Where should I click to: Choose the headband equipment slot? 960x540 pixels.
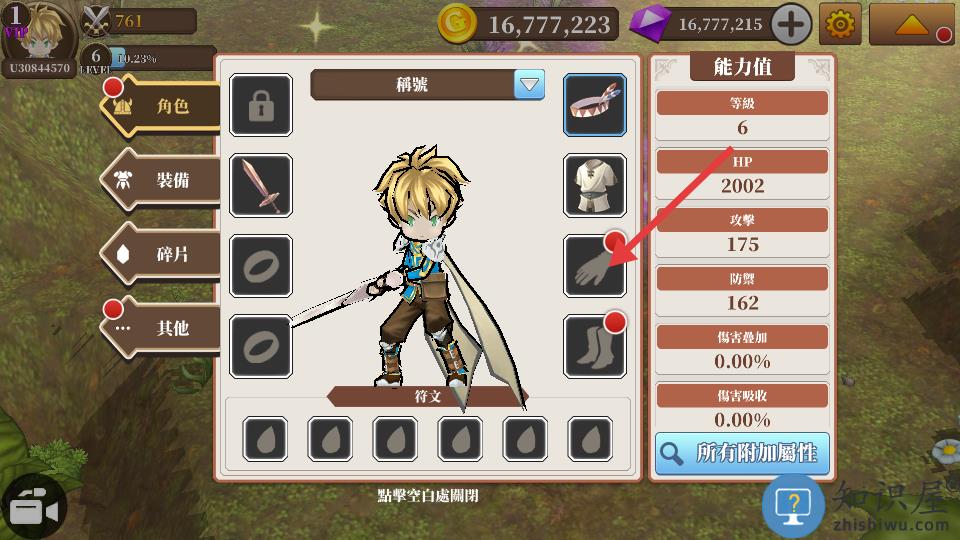[595, 105]
